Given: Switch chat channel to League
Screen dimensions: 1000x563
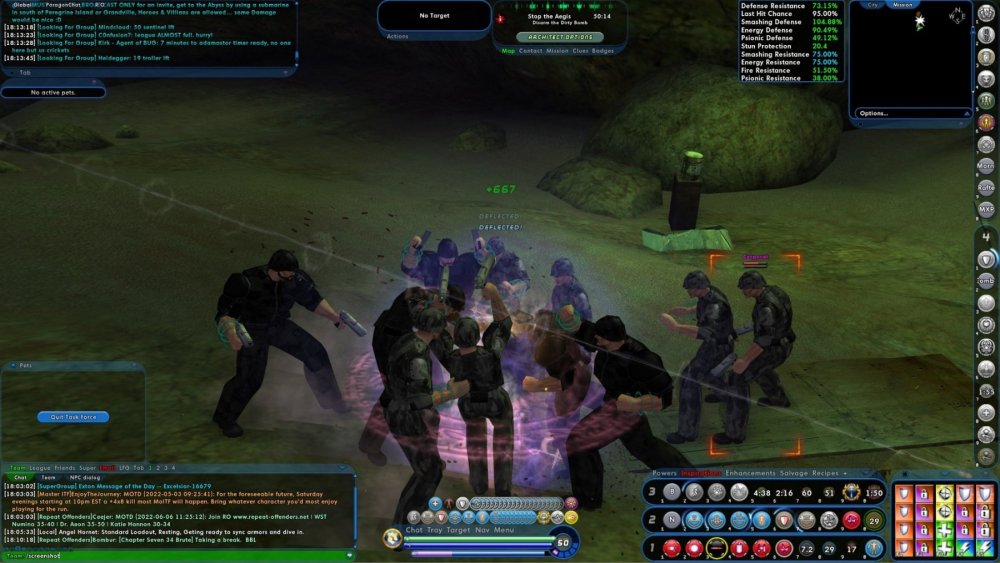Looking at the screenshot, I should (x=42, y=468).
